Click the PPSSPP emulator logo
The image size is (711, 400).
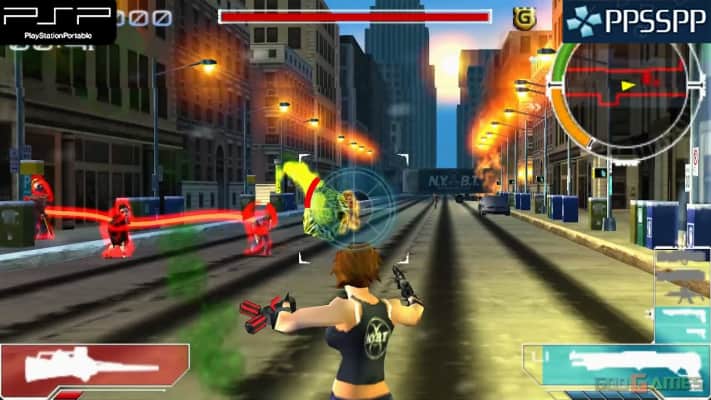[x=635, y=21]
